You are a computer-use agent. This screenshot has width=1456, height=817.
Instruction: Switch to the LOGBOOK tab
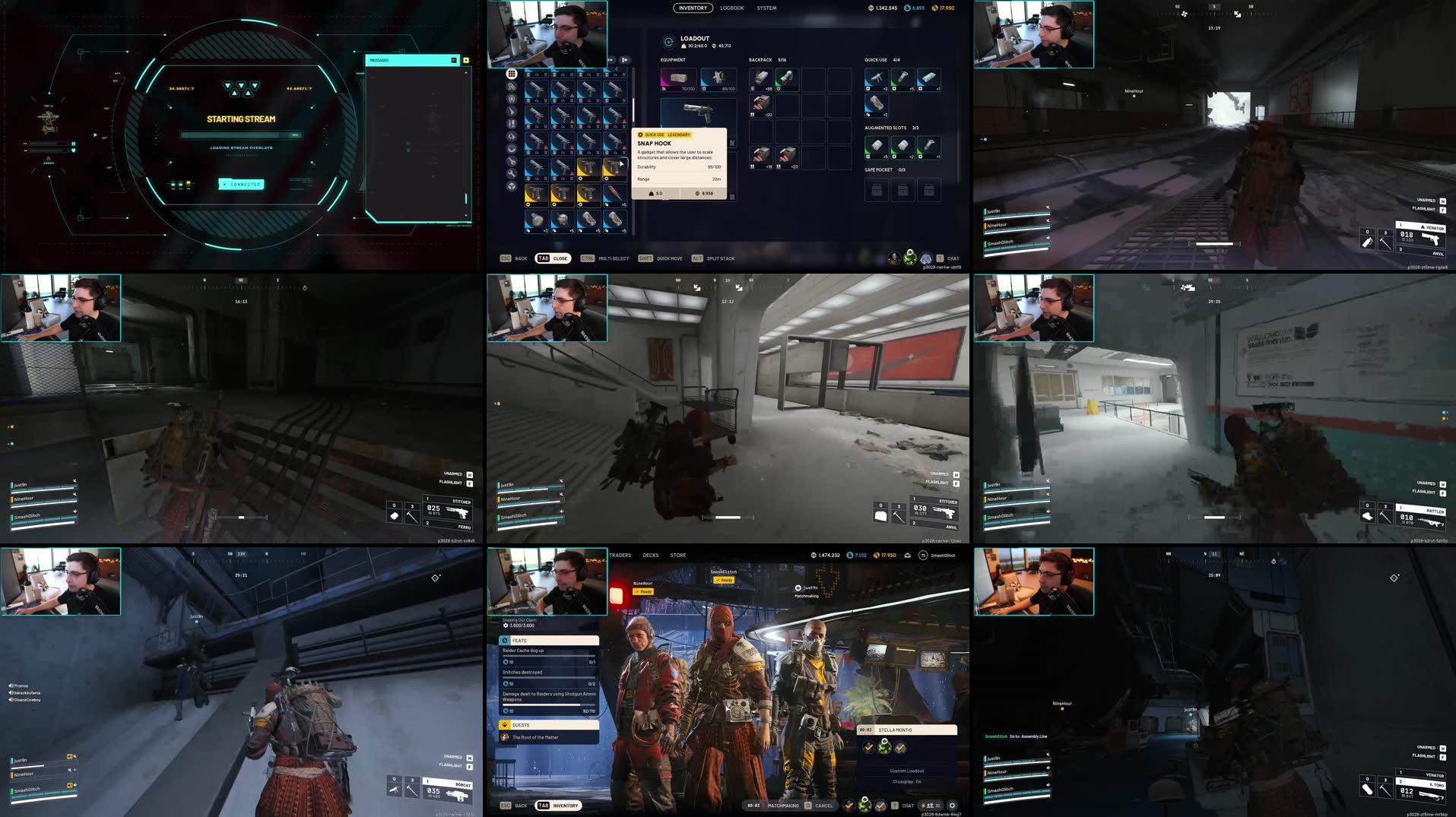point(731,8)
